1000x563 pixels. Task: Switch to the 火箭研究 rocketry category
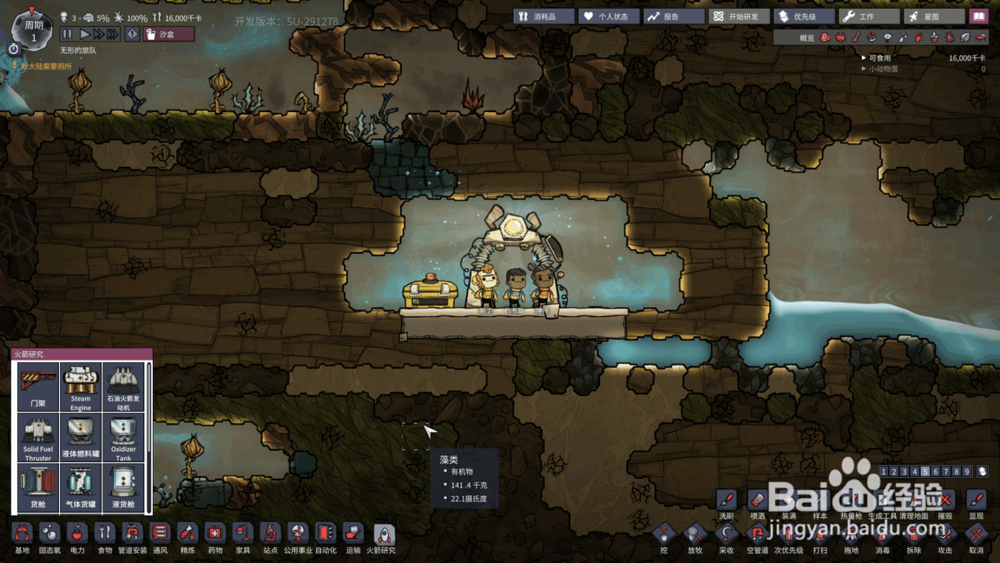[383, 537]
